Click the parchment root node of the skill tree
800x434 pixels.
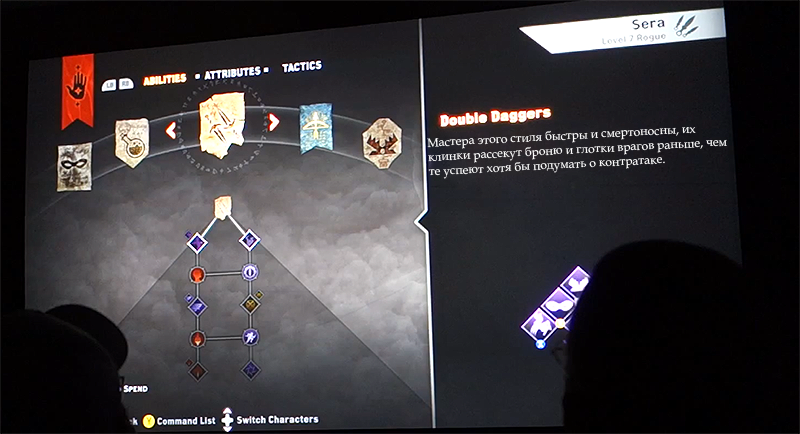223,206
